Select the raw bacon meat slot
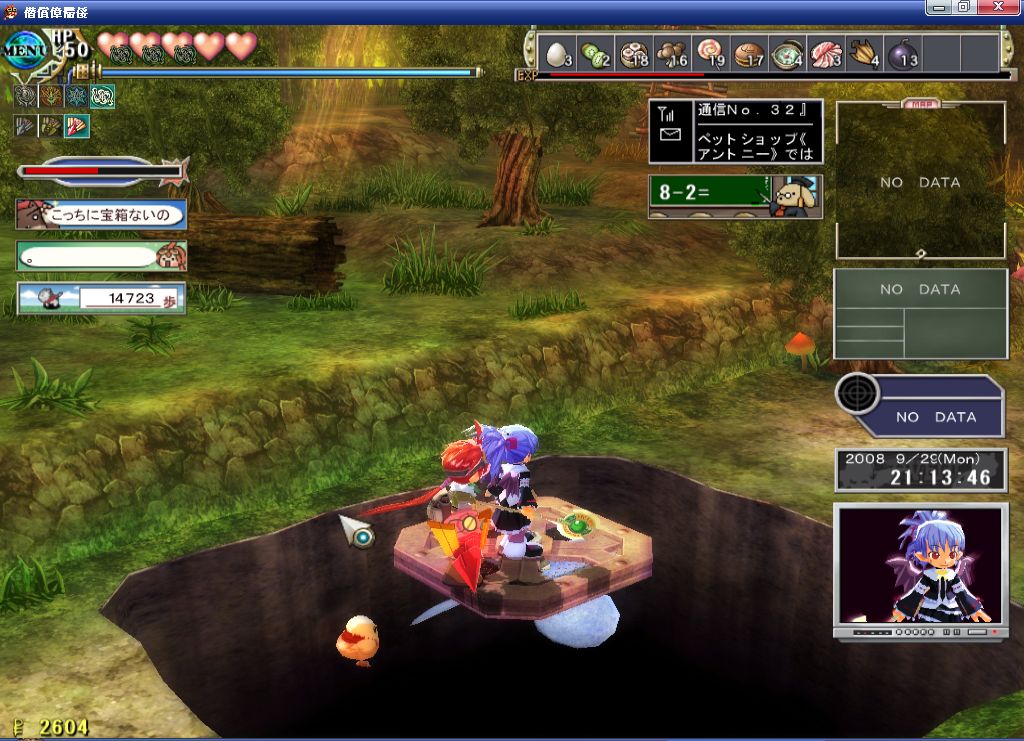Viewport: 1024px width, 741px height. click(x=826, y=53)
